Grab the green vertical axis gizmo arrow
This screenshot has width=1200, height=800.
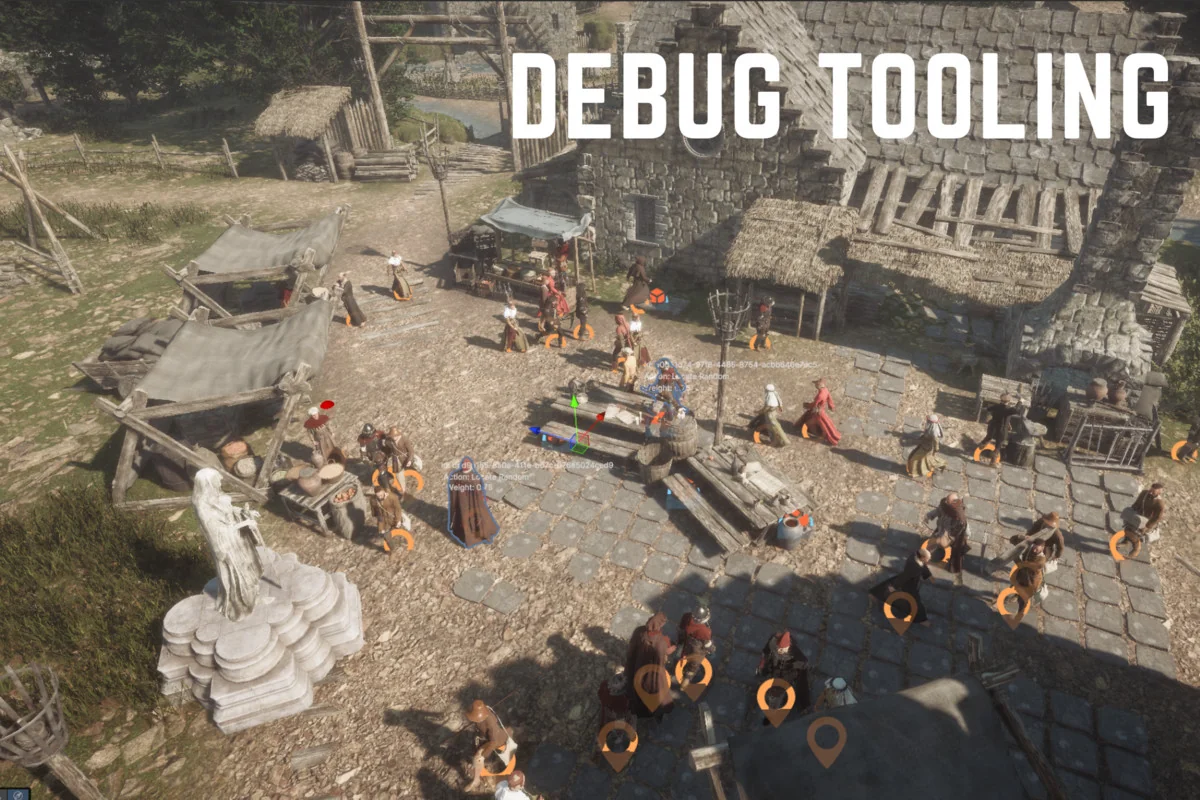tap(575, 402)
